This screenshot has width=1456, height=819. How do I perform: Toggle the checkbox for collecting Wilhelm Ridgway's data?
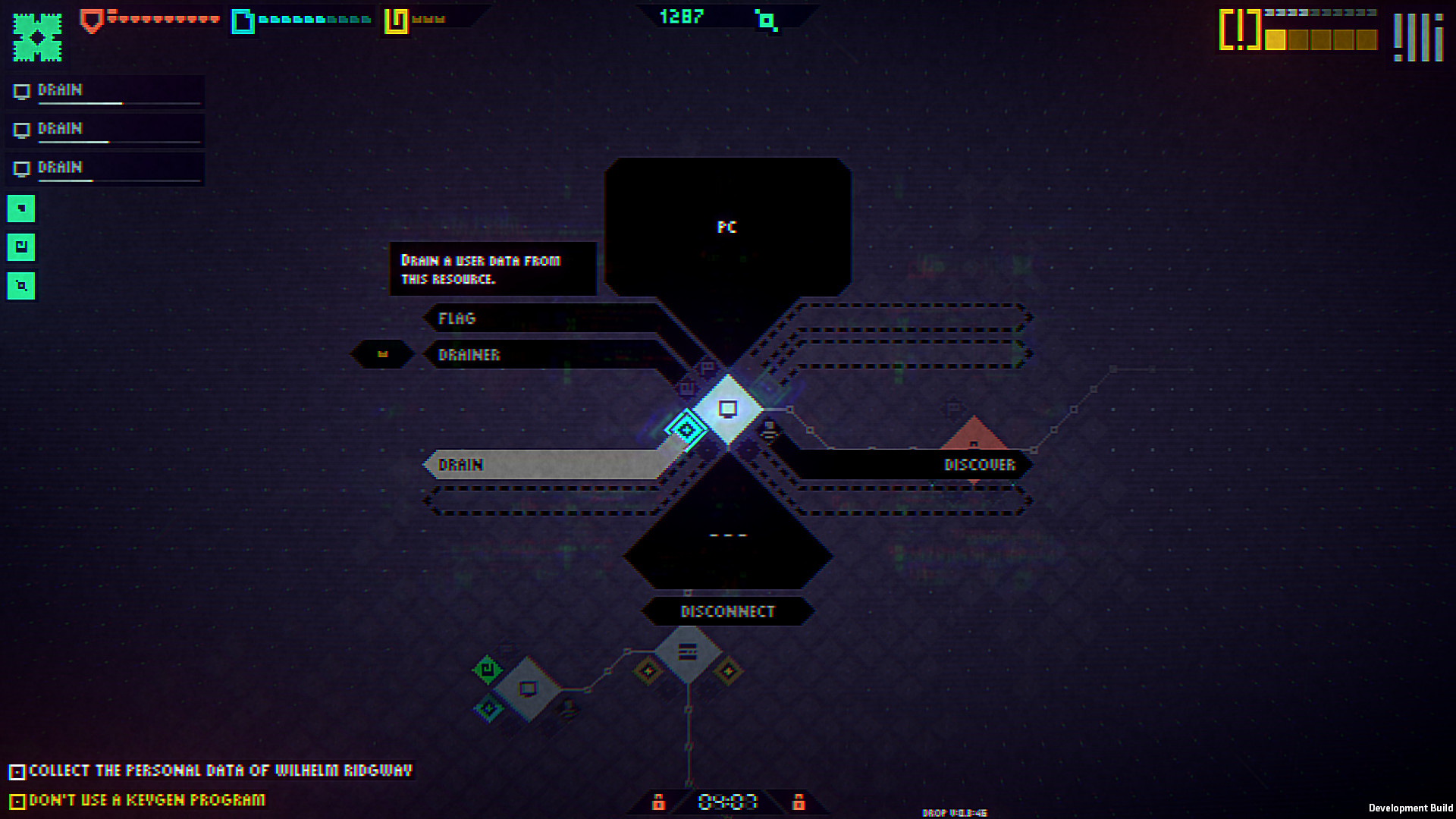18,770
